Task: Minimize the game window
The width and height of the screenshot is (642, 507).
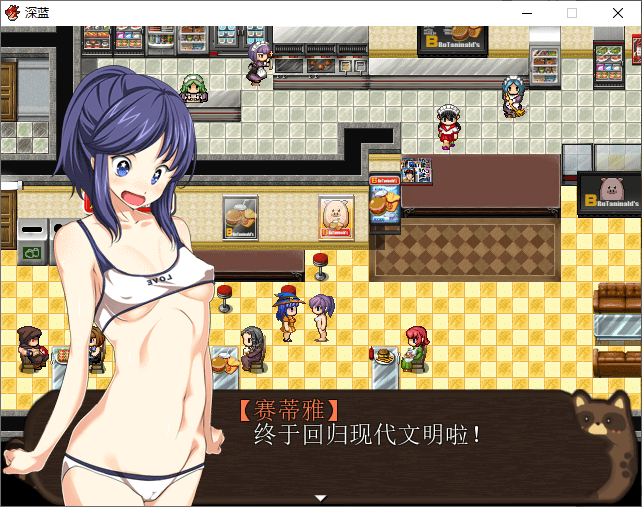Action: (526, 13)
